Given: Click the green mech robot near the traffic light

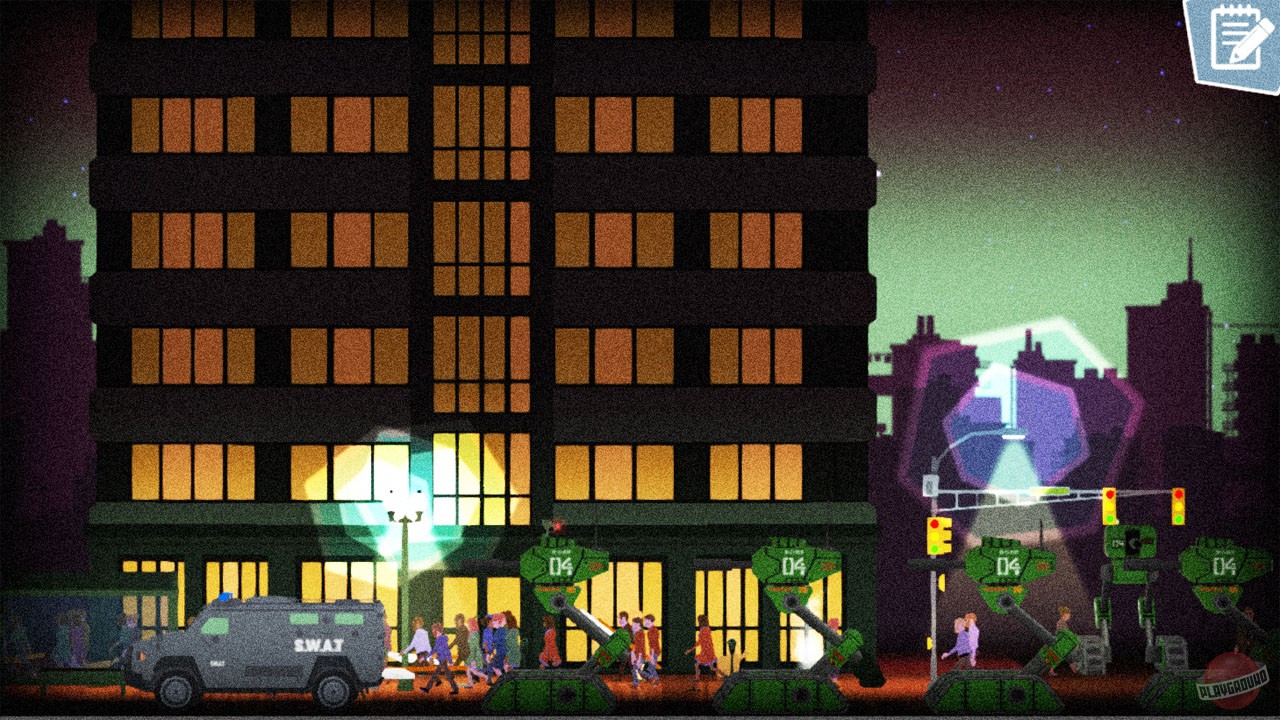Looking at the screenshot, I should (1128, 580).
